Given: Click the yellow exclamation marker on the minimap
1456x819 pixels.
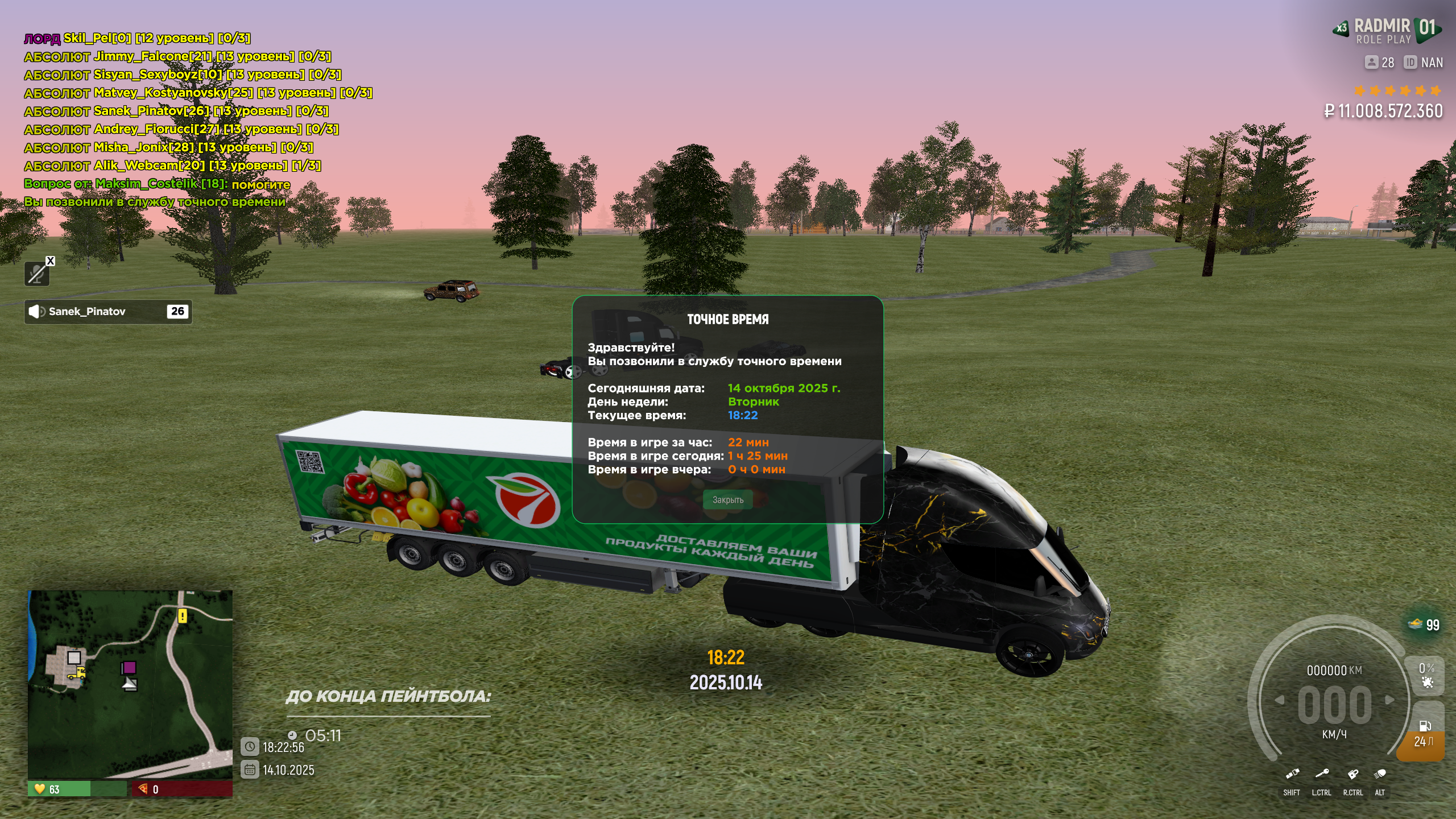Looking at the screenshot, I should [x=182, y=616].
